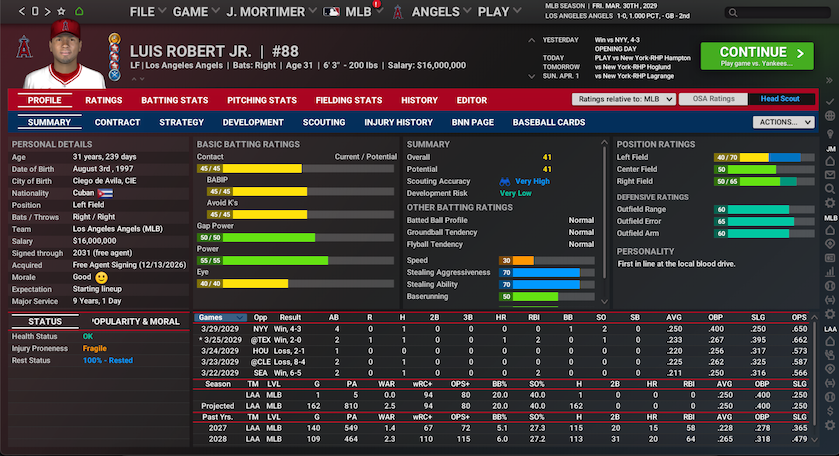Open the Baseball Cards sub-tab
839x456 pixels.
pyautogui.click(x=549, y=122)
